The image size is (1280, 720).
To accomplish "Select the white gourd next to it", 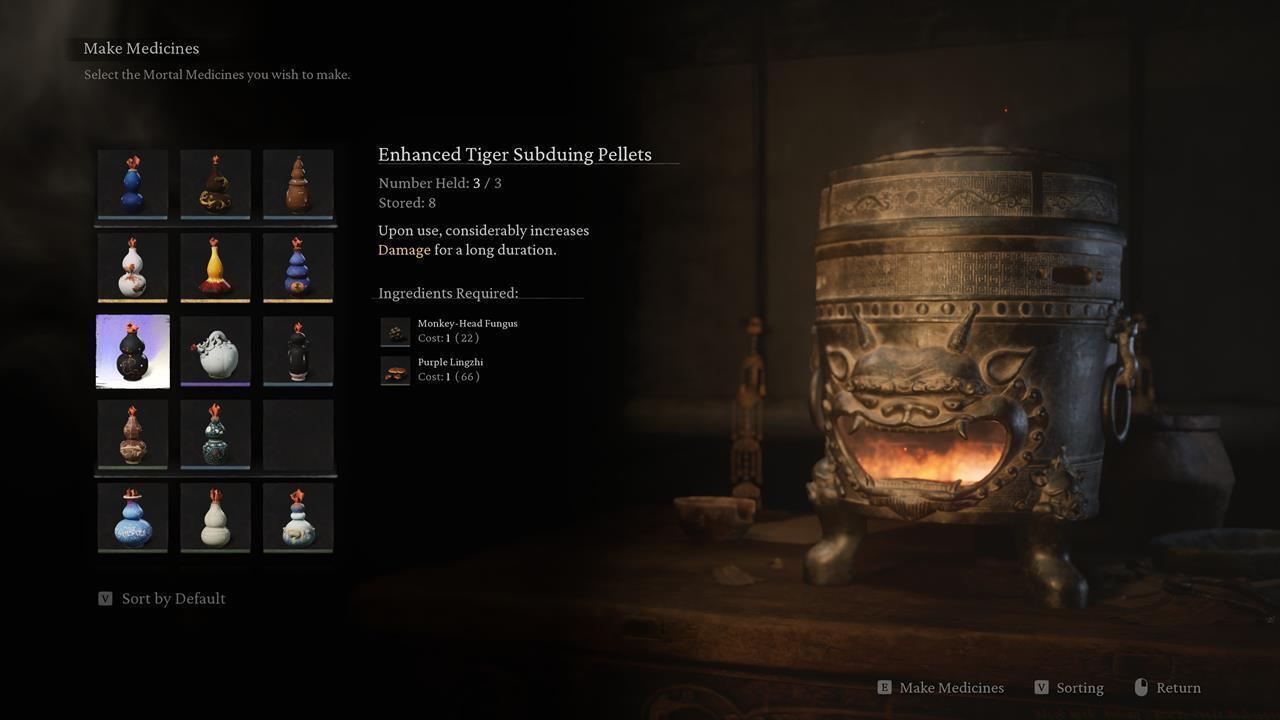I will coord(216,517).
